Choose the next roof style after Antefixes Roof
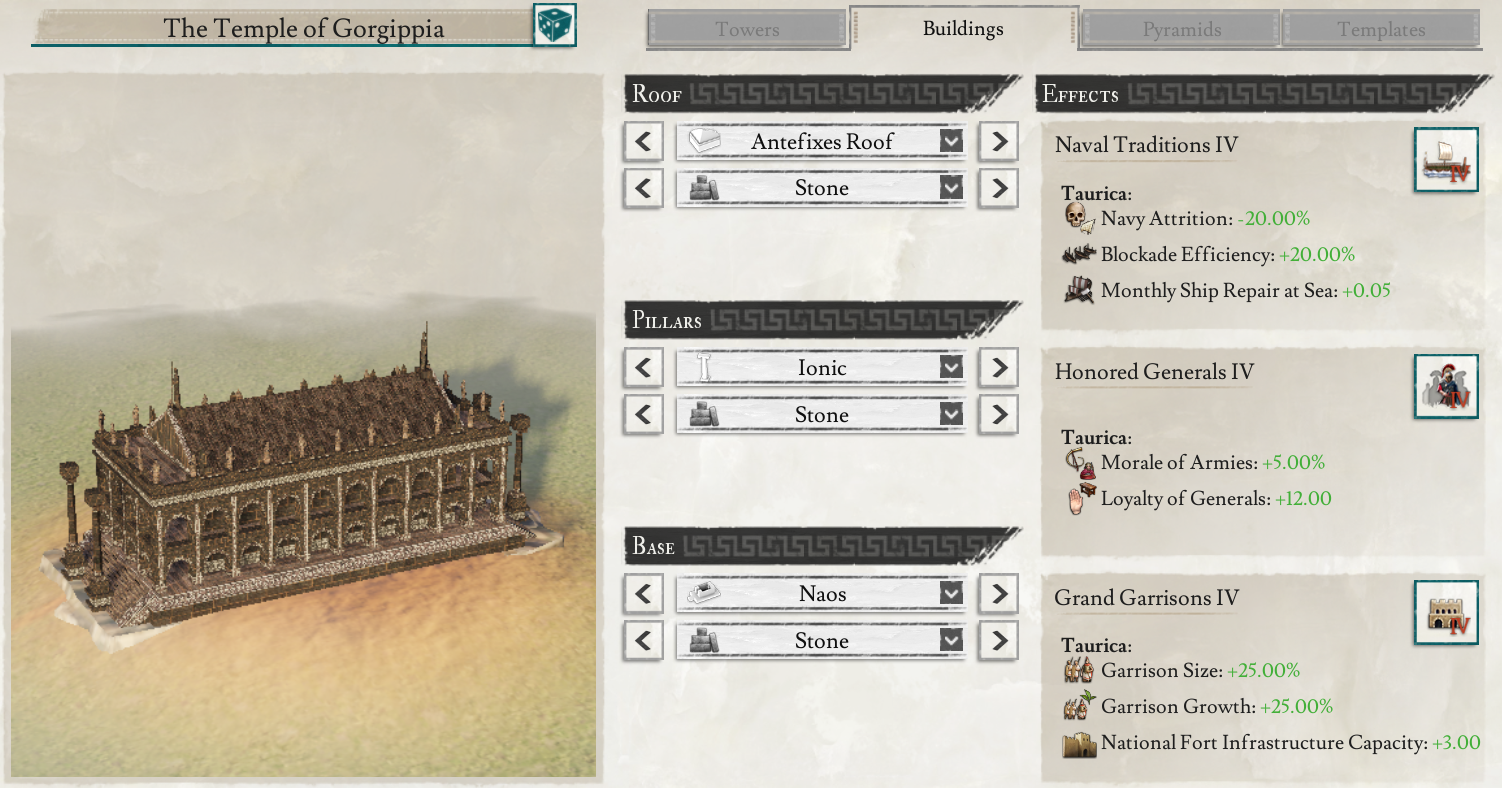The height and width of the screenshot is (788, 1502). [x=998, y=142]
